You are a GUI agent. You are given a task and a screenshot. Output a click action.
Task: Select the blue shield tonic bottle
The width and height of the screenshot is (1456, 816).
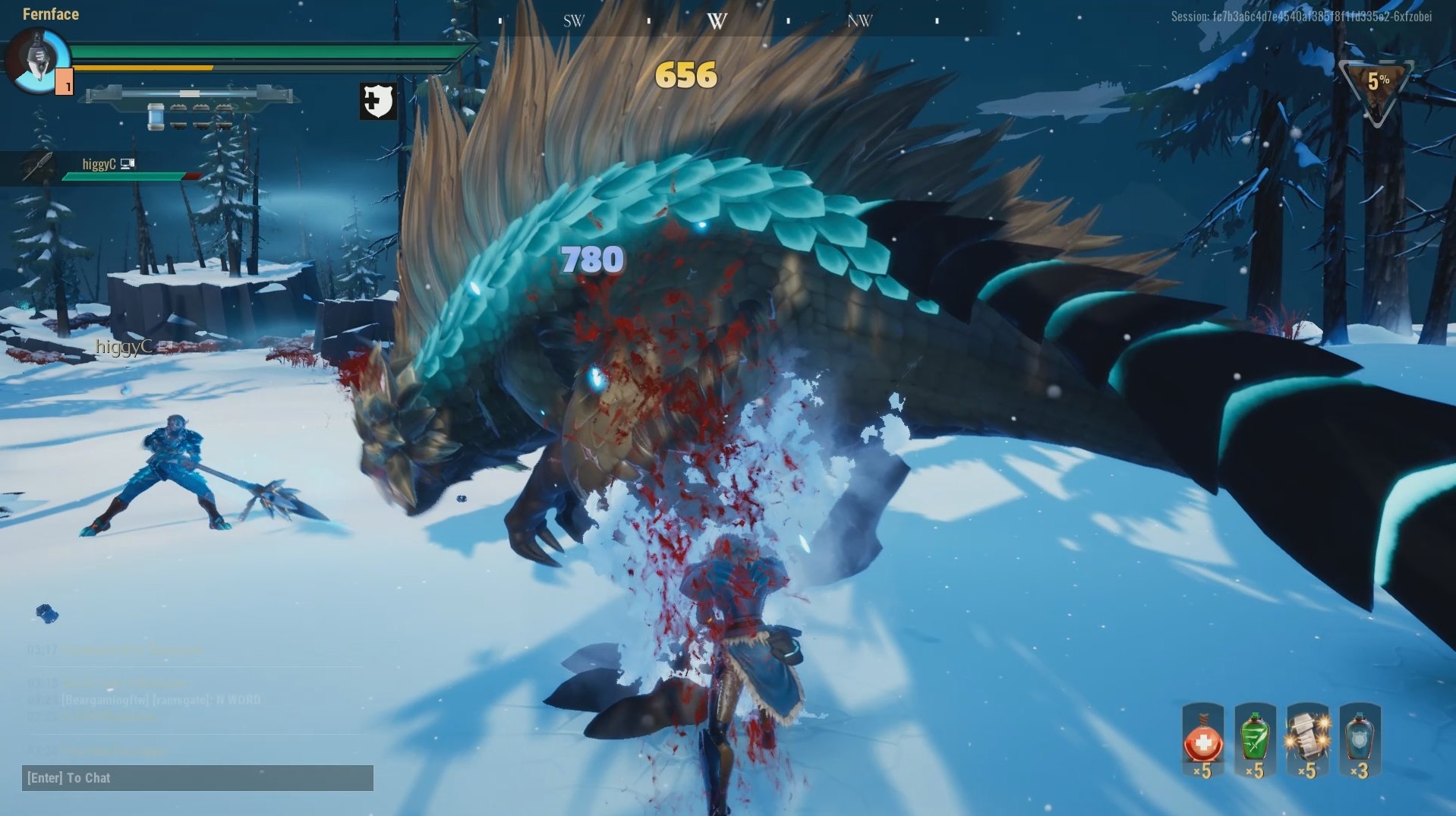(1360, 740)
